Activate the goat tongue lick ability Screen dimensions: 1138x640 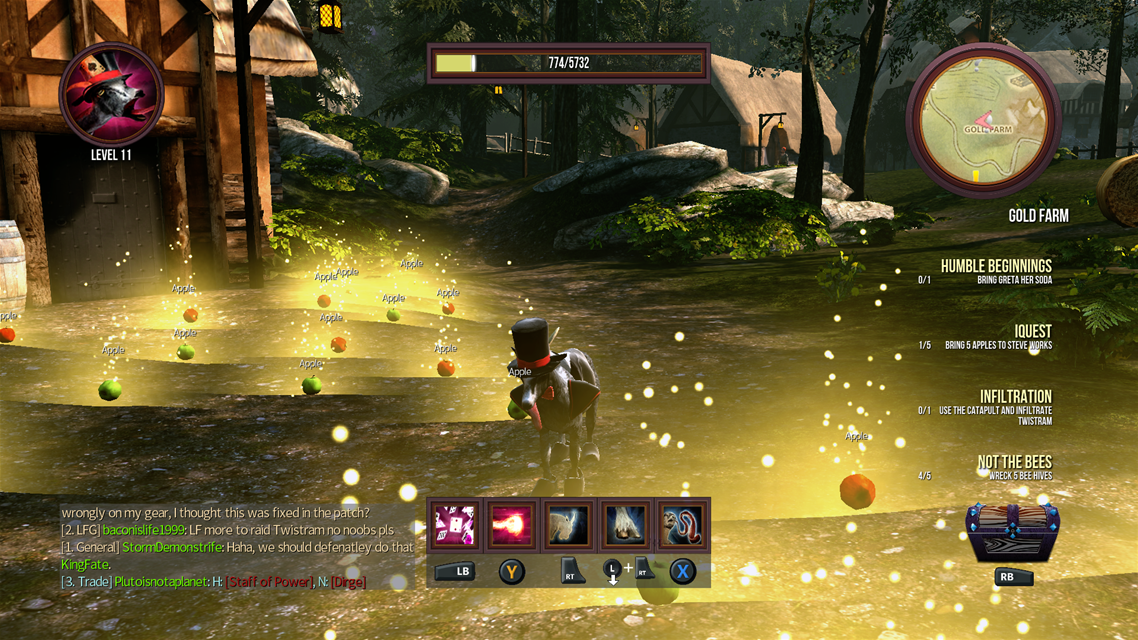(683, 525)
